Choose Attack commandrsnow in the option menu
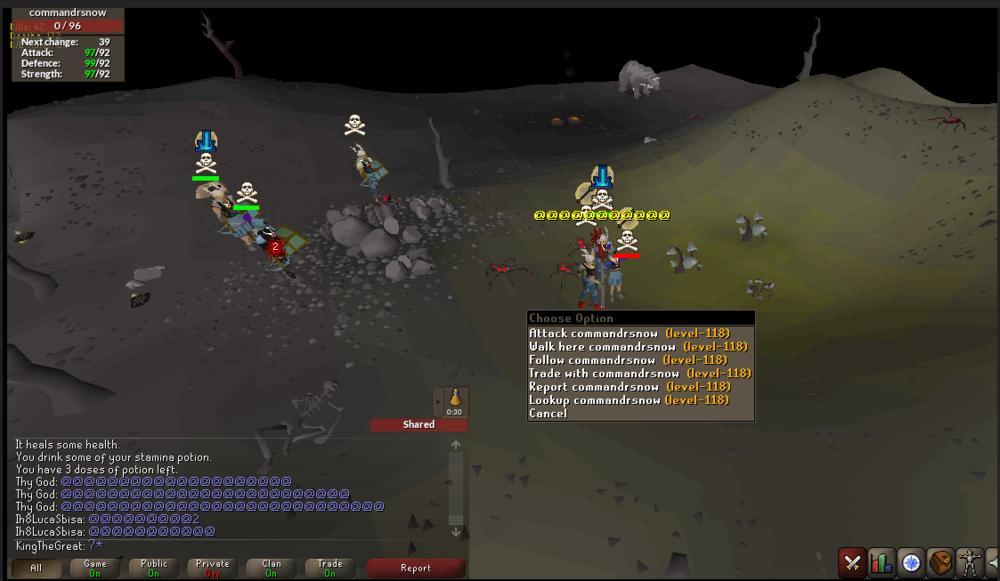The image size is (1000, 581). coord(629,333)
